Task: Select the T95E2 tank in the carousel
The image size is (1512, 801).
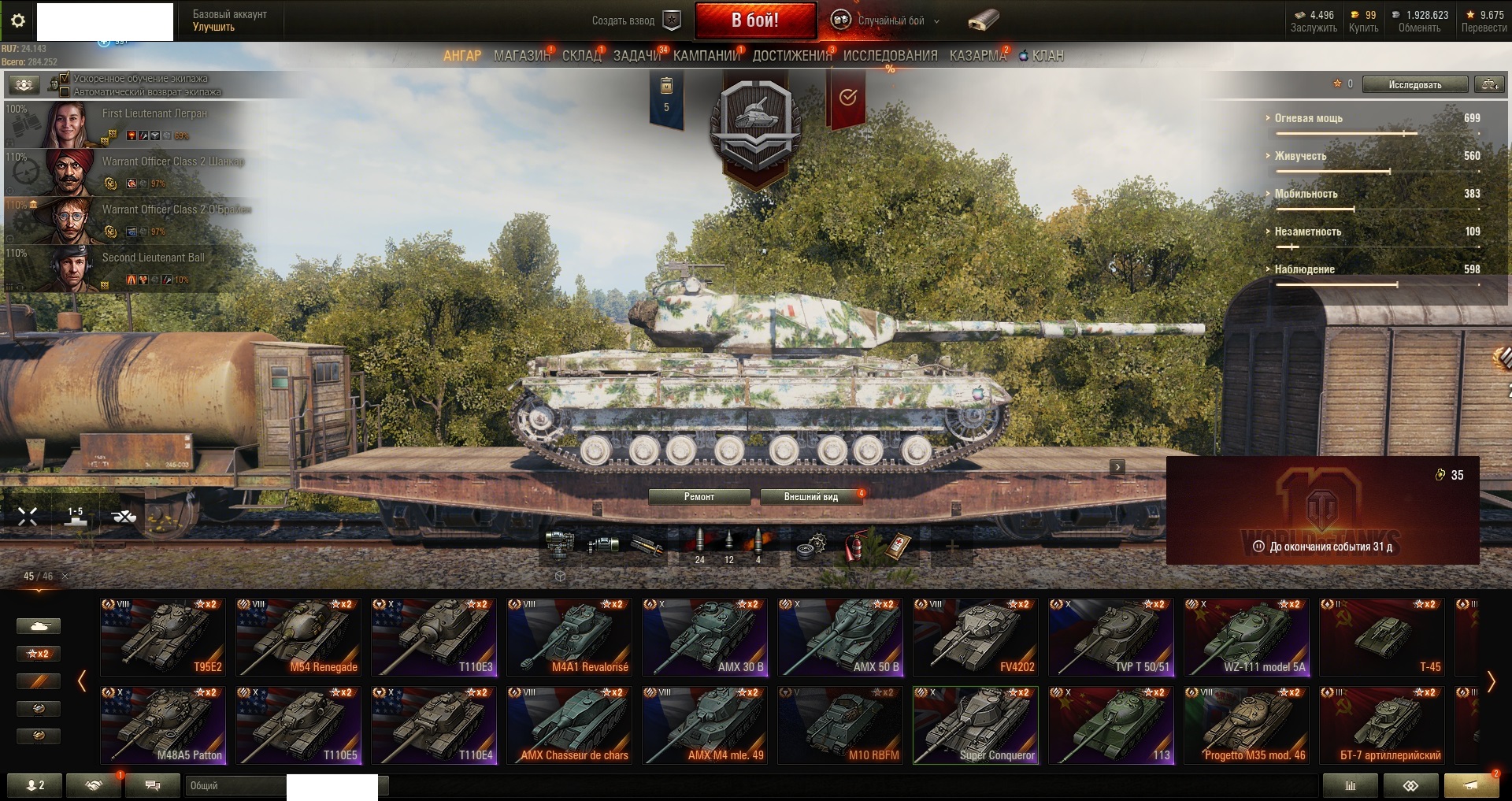Action: click(x=163, y=636)
